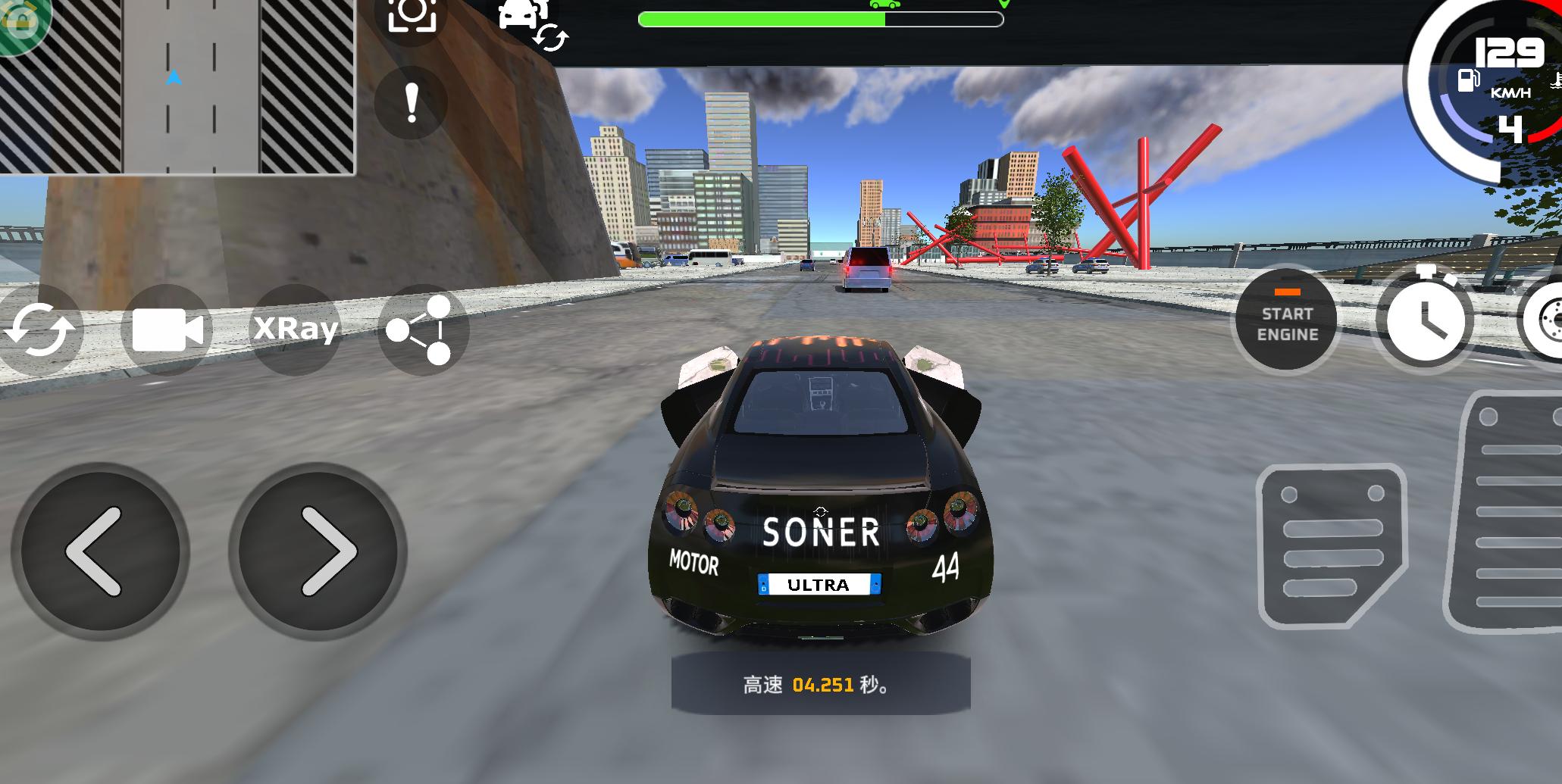1562x784 pixels.
Task: Open the share icon button
Action: [421, 330]
